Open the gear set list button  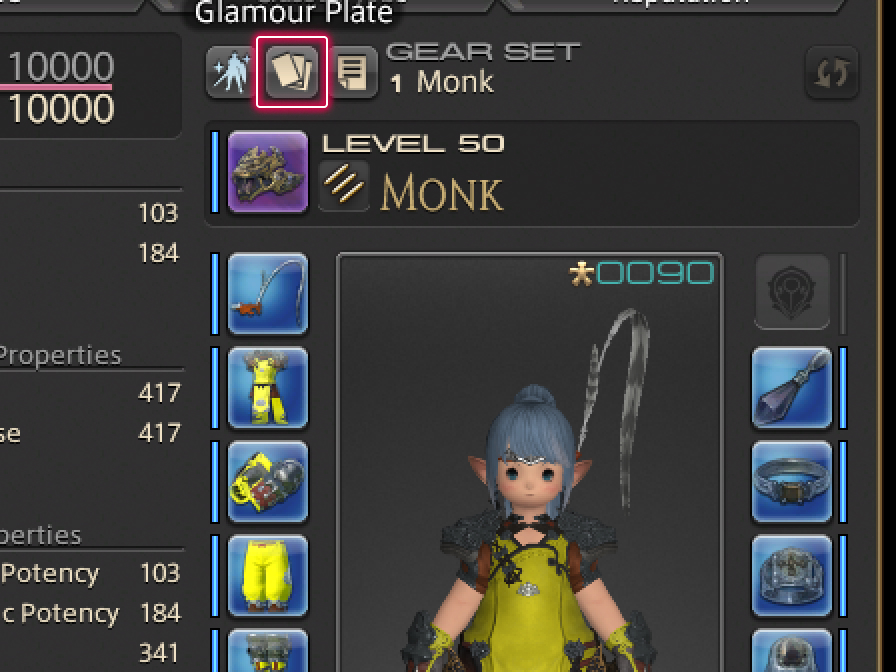pos(353,73)
